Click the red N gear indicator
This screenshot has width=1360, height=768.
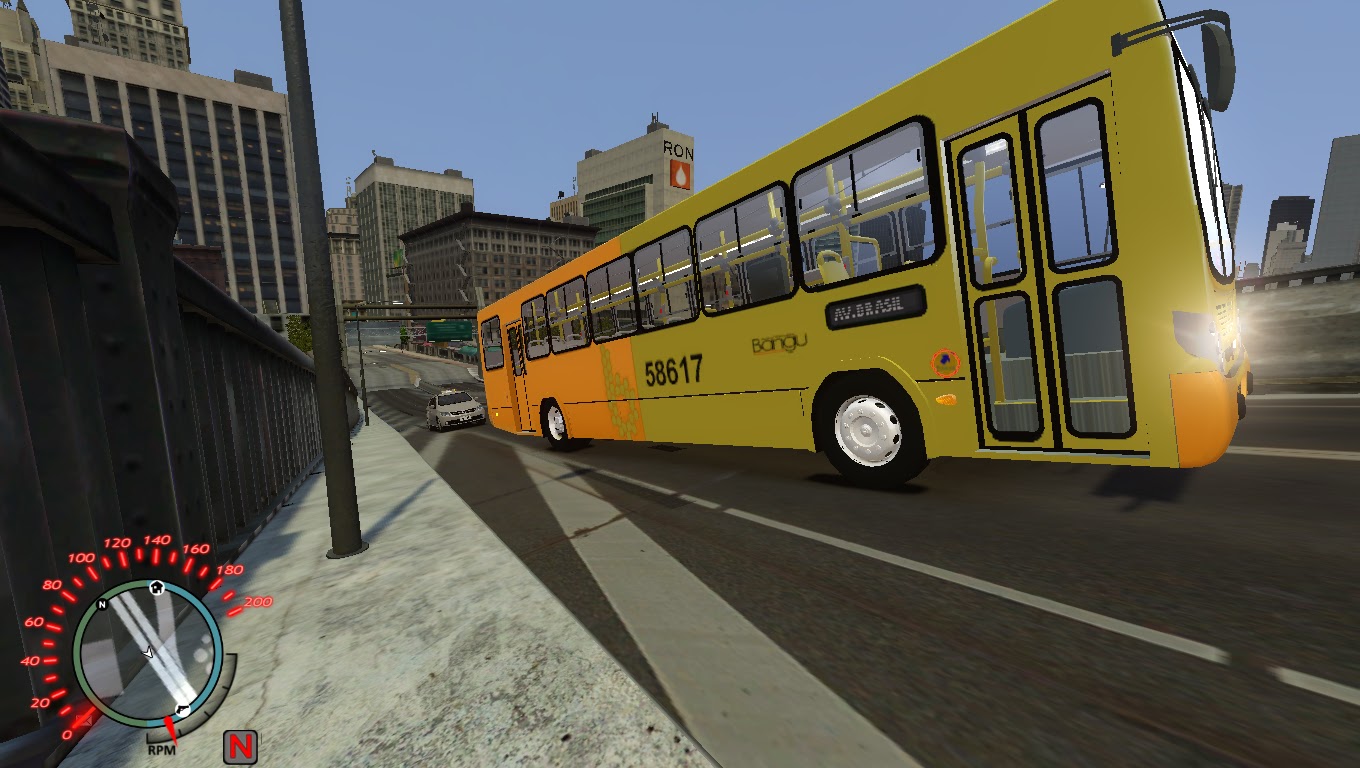click(x=240, y=745)
